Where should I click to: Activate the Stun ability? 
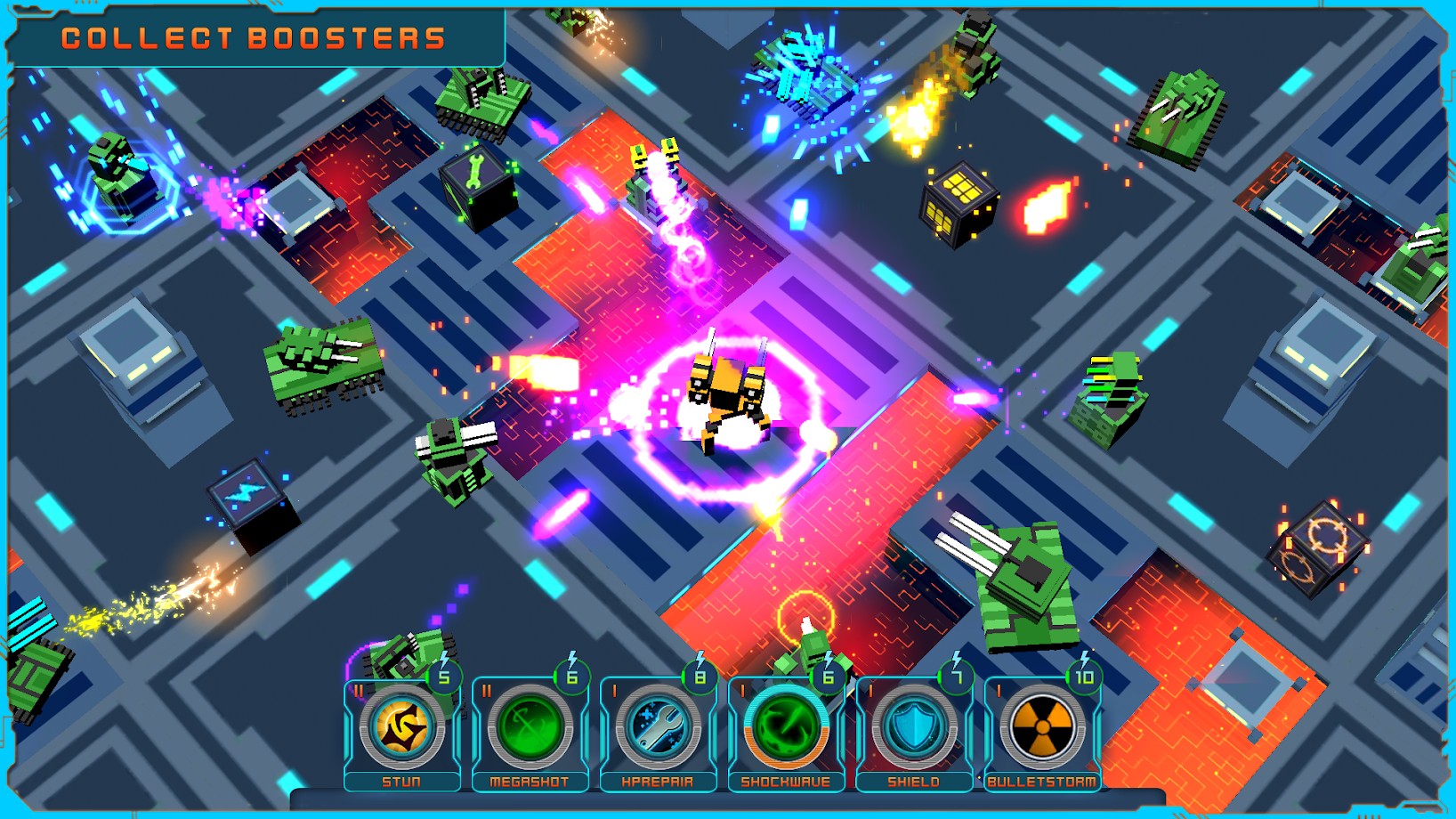pos(402,728)
